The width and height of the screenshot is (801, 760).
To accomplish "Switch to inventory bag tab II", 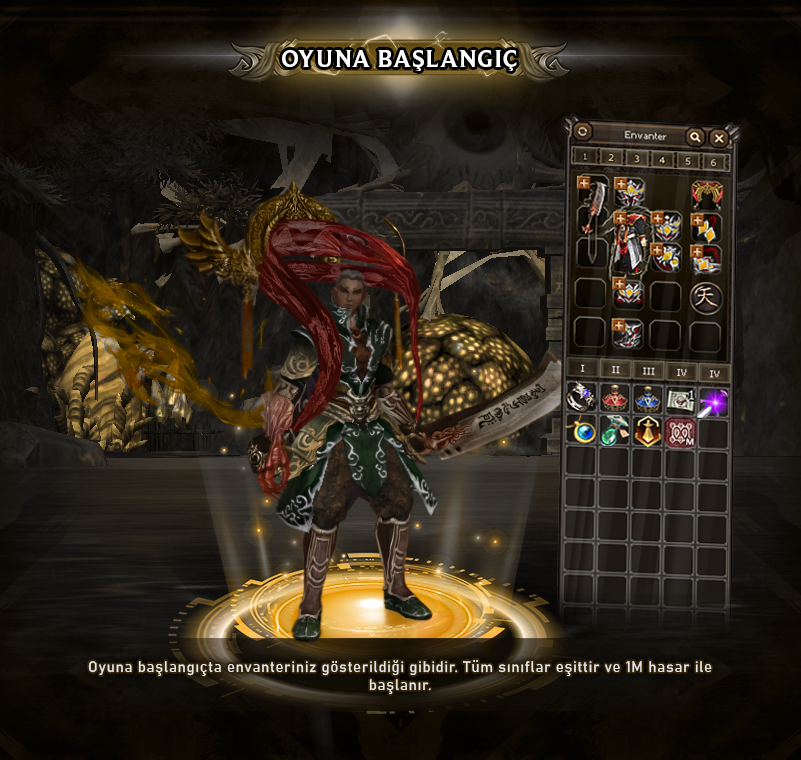I will point(615,372).
